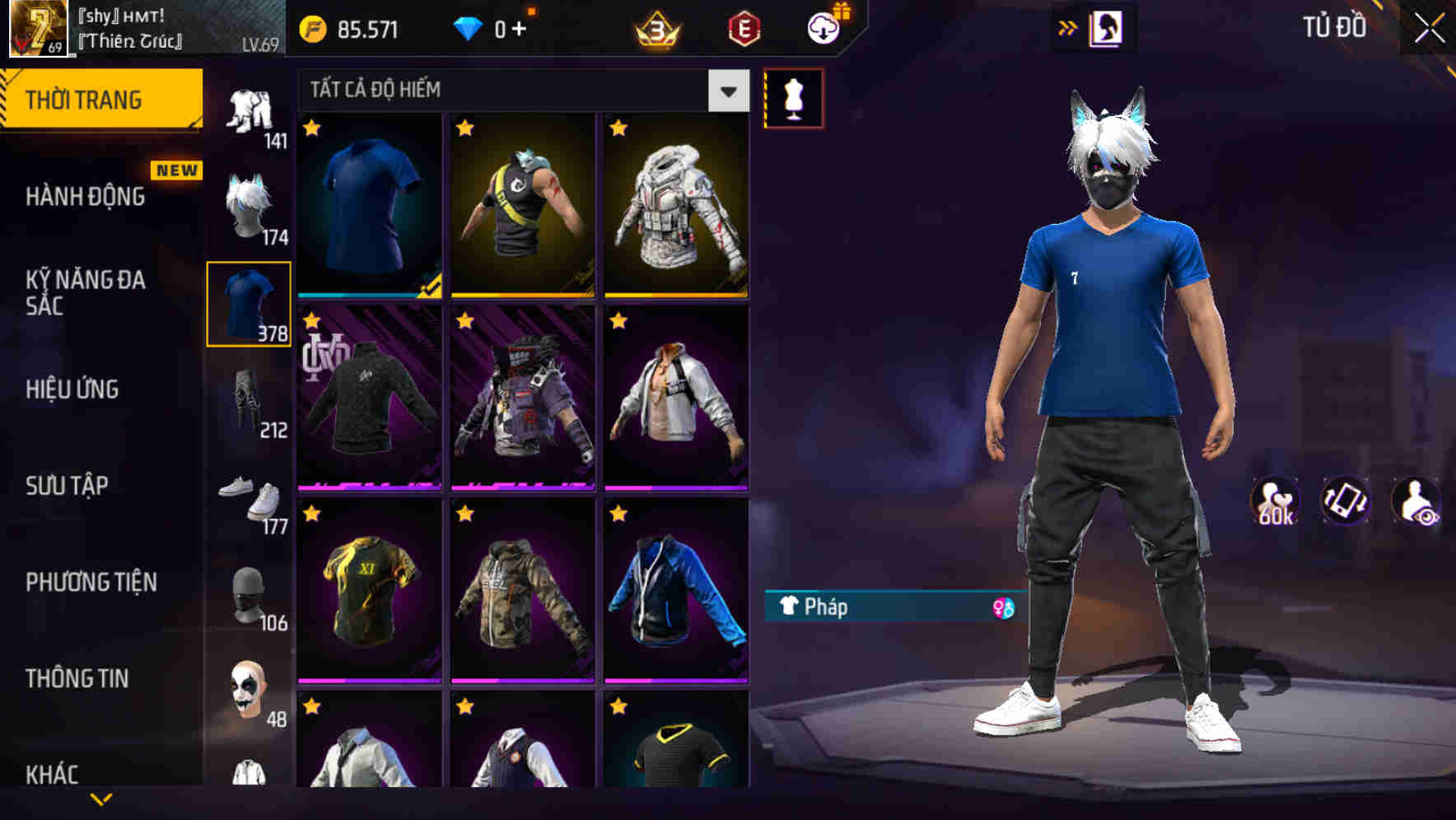Click the double-arrow collapse toggle near profile card

pyautogui.click(x=1068, y=27)
